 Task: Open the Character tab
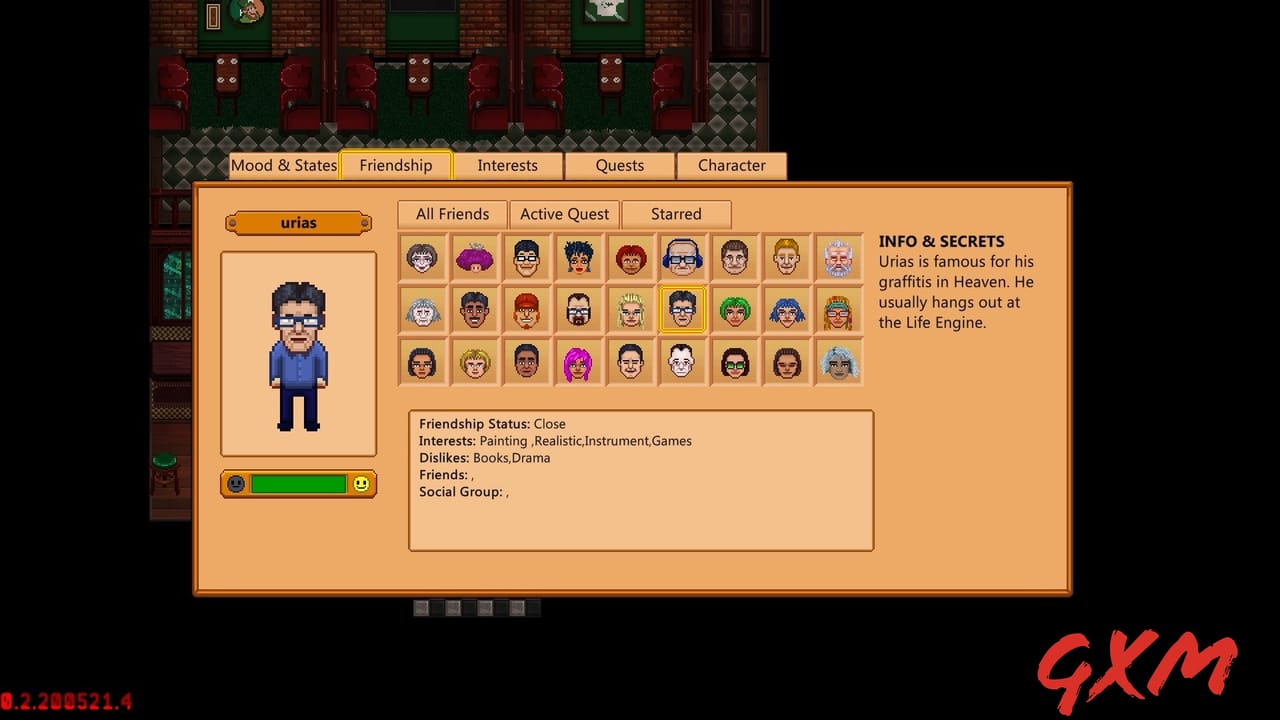tap(732, 165)
